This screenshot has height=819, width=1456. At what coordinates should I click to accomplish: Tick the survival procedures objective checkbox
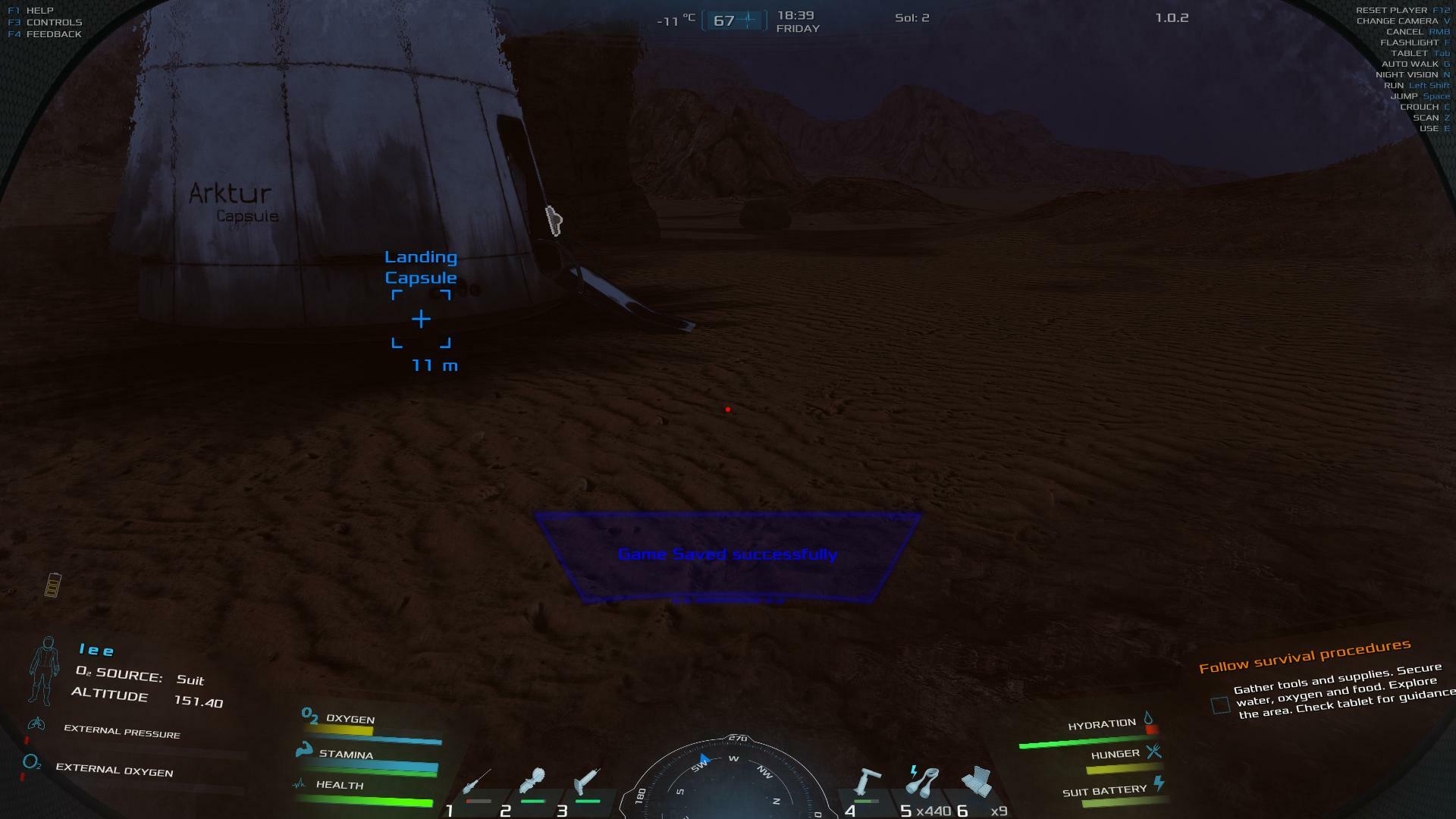tap(1220, 705)
